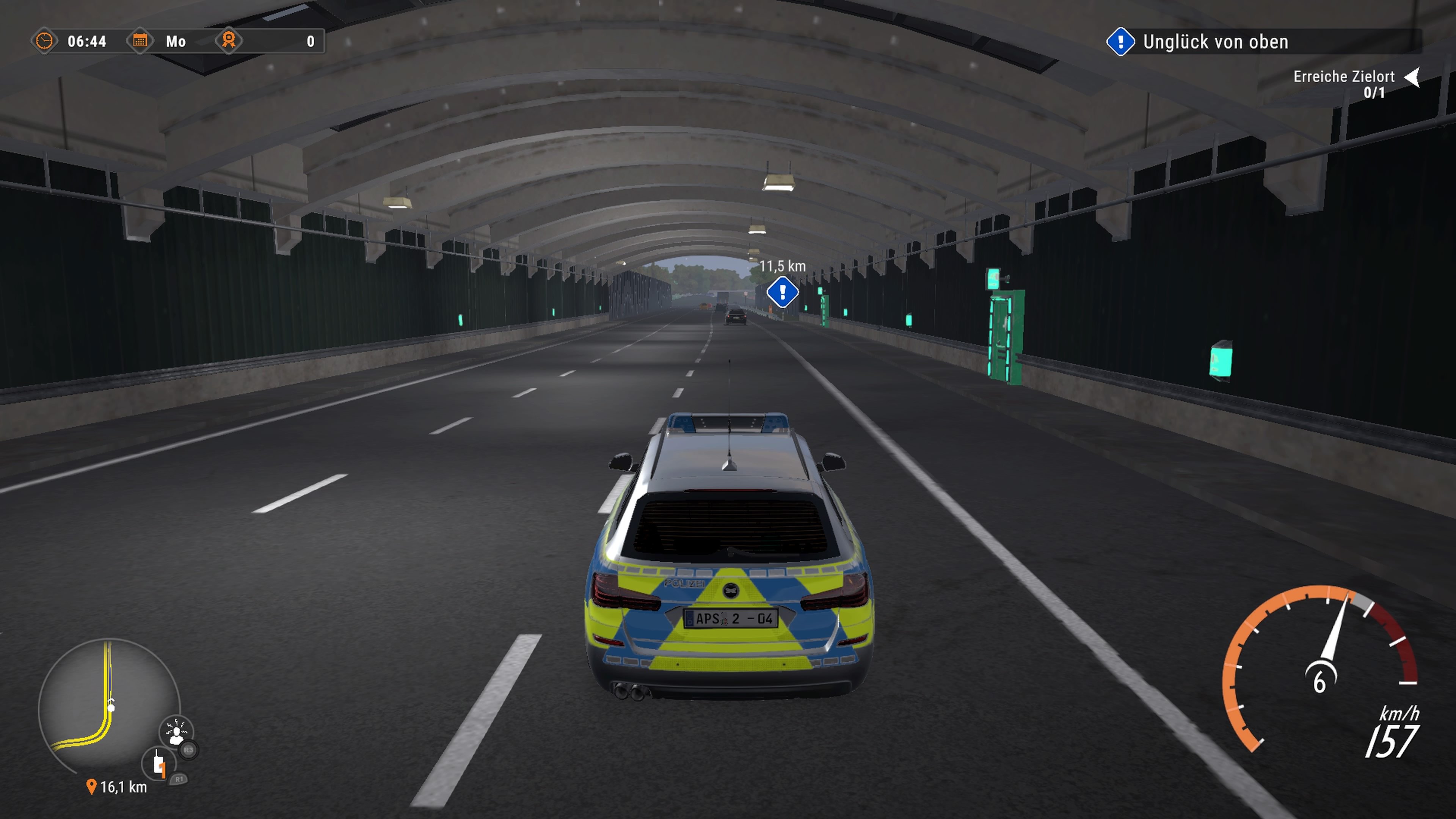Click the orange clock icon showing 06:44
1456x819 pixels.
coord(45,41)
